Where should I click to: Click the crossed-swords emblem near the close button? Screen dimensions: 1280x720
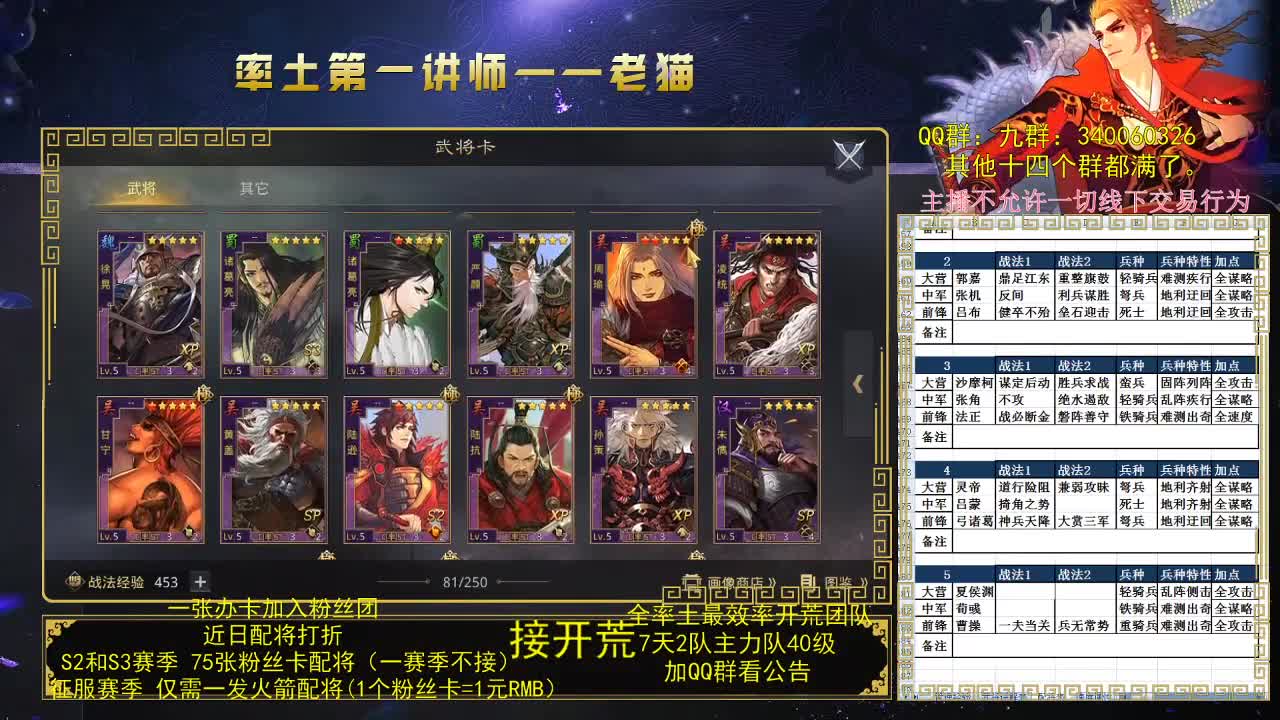pyautogui.click(x=849, y=156)
